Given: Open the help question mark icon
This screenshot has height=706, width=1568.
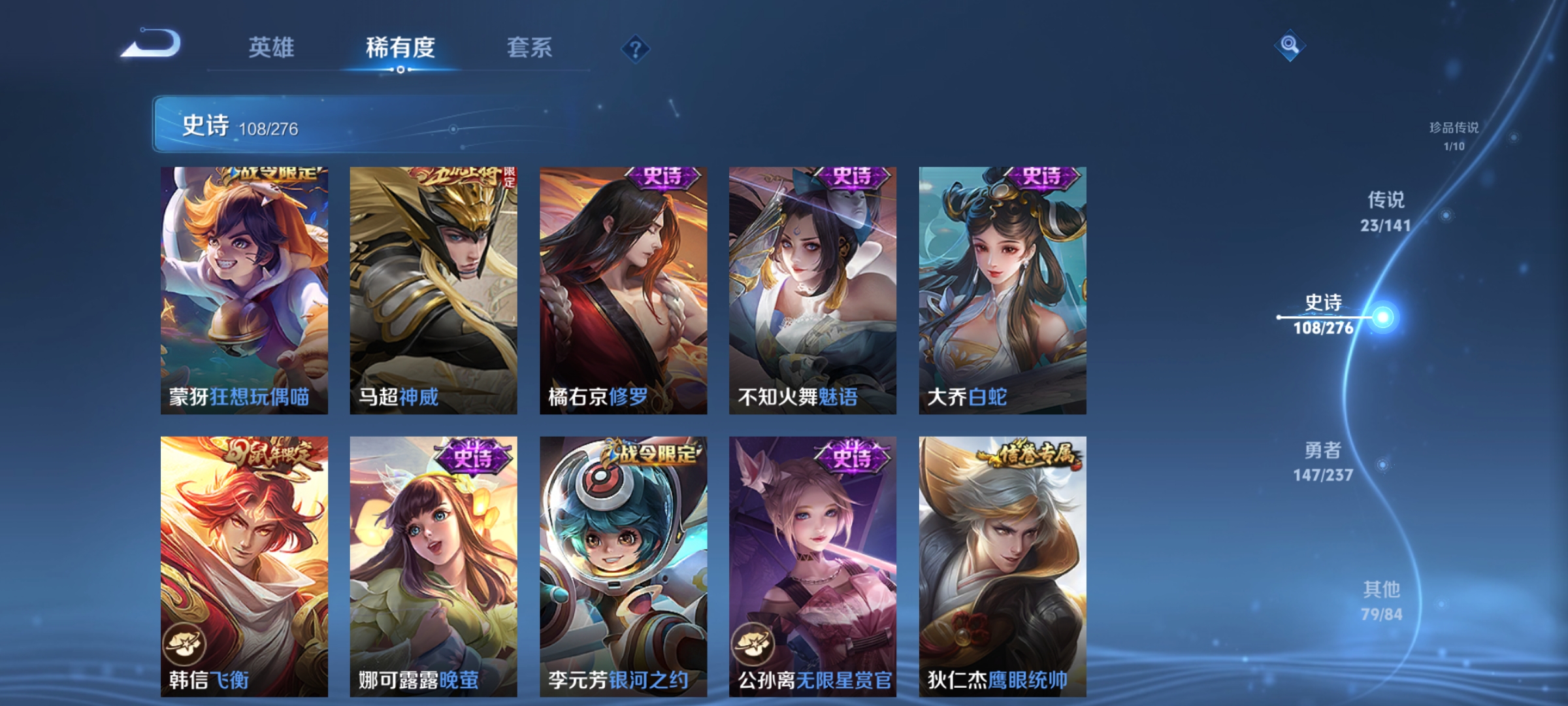Looking at the screenshot, I should coord(634,50).
